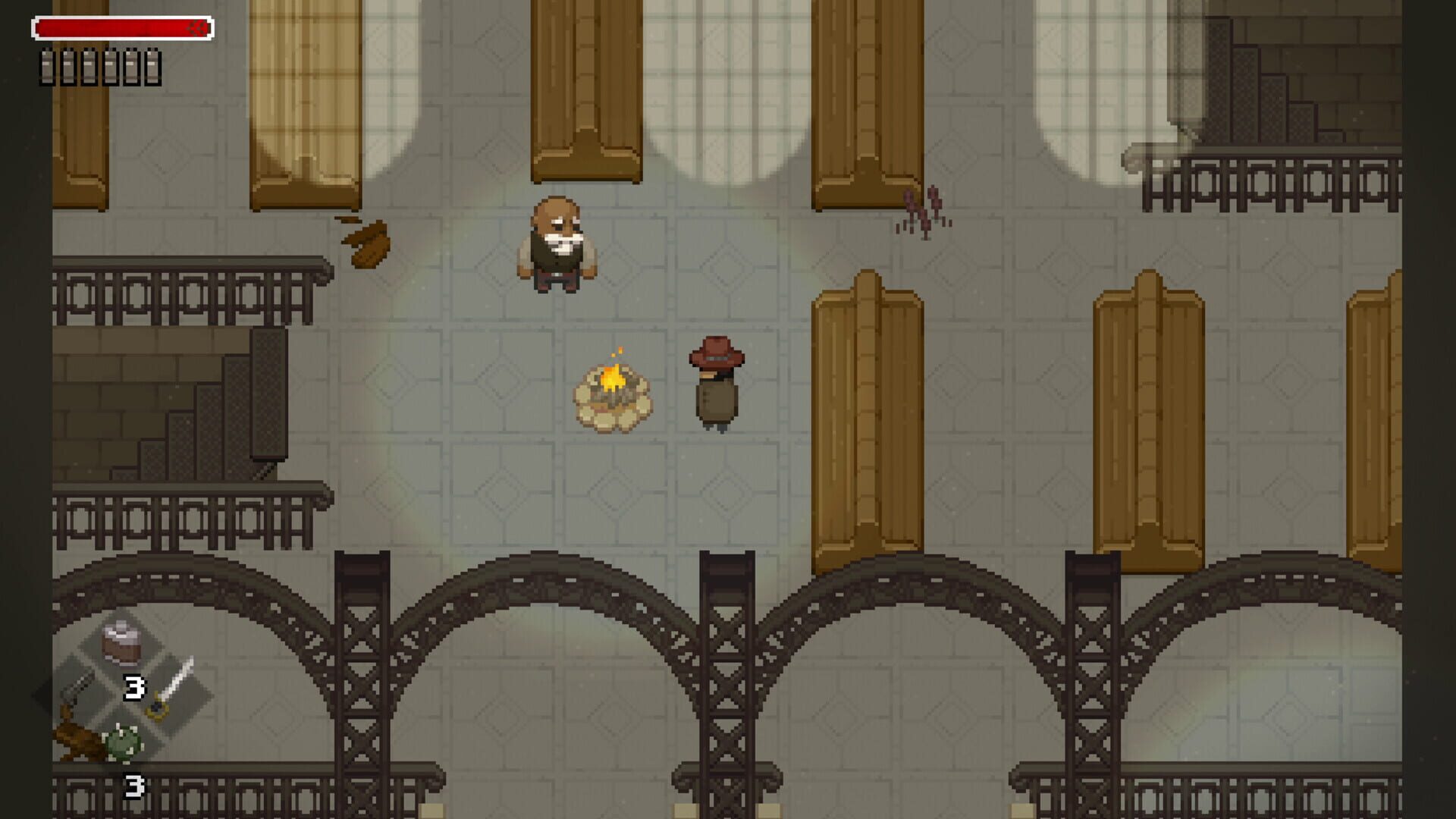
Task: Select the drum canteen item slot
Action: pyautogui.click(x=122, y=645)
